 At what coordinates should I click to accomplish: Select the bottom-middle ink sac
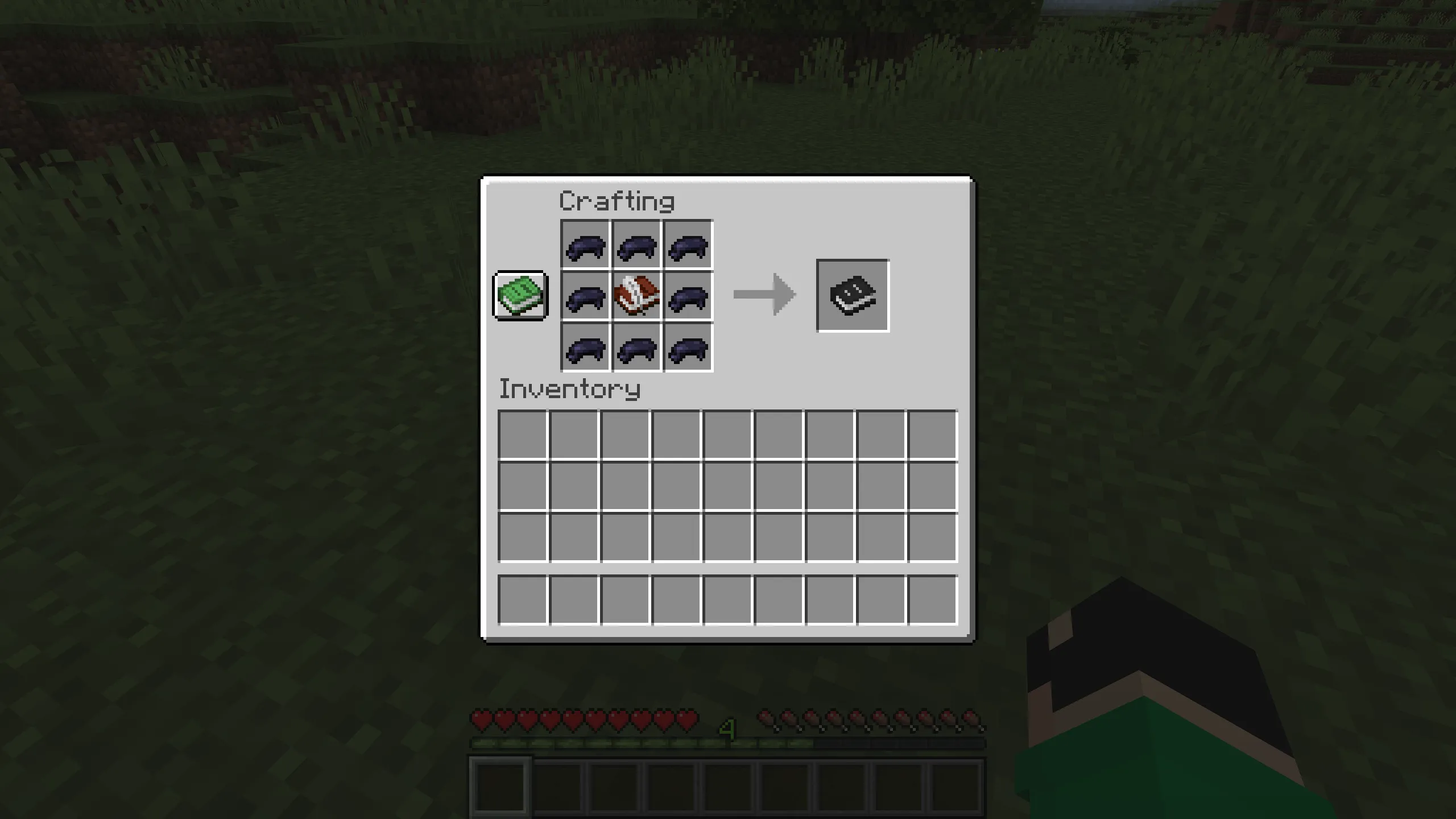[636, 348]
